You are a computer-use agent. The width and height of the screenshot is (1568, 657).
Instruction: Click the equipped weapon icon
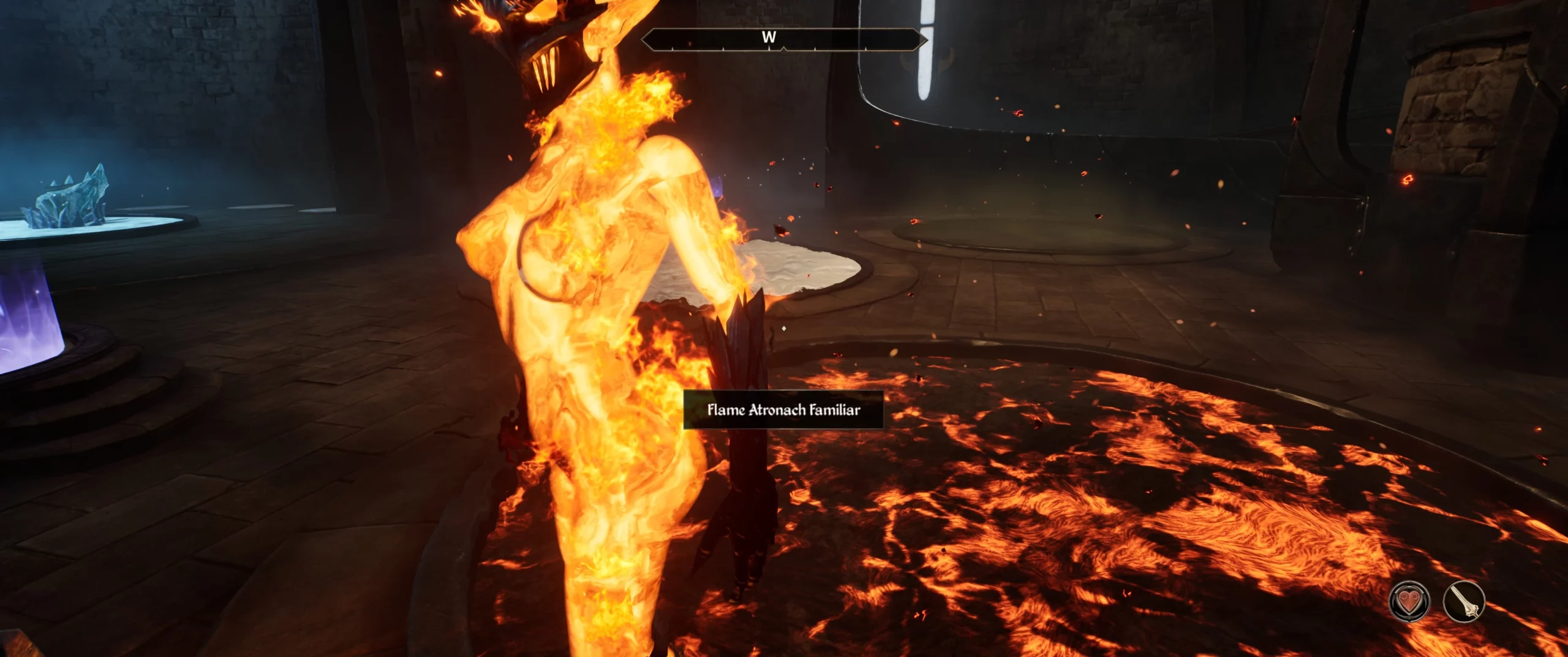click(x=1464, y=601)
